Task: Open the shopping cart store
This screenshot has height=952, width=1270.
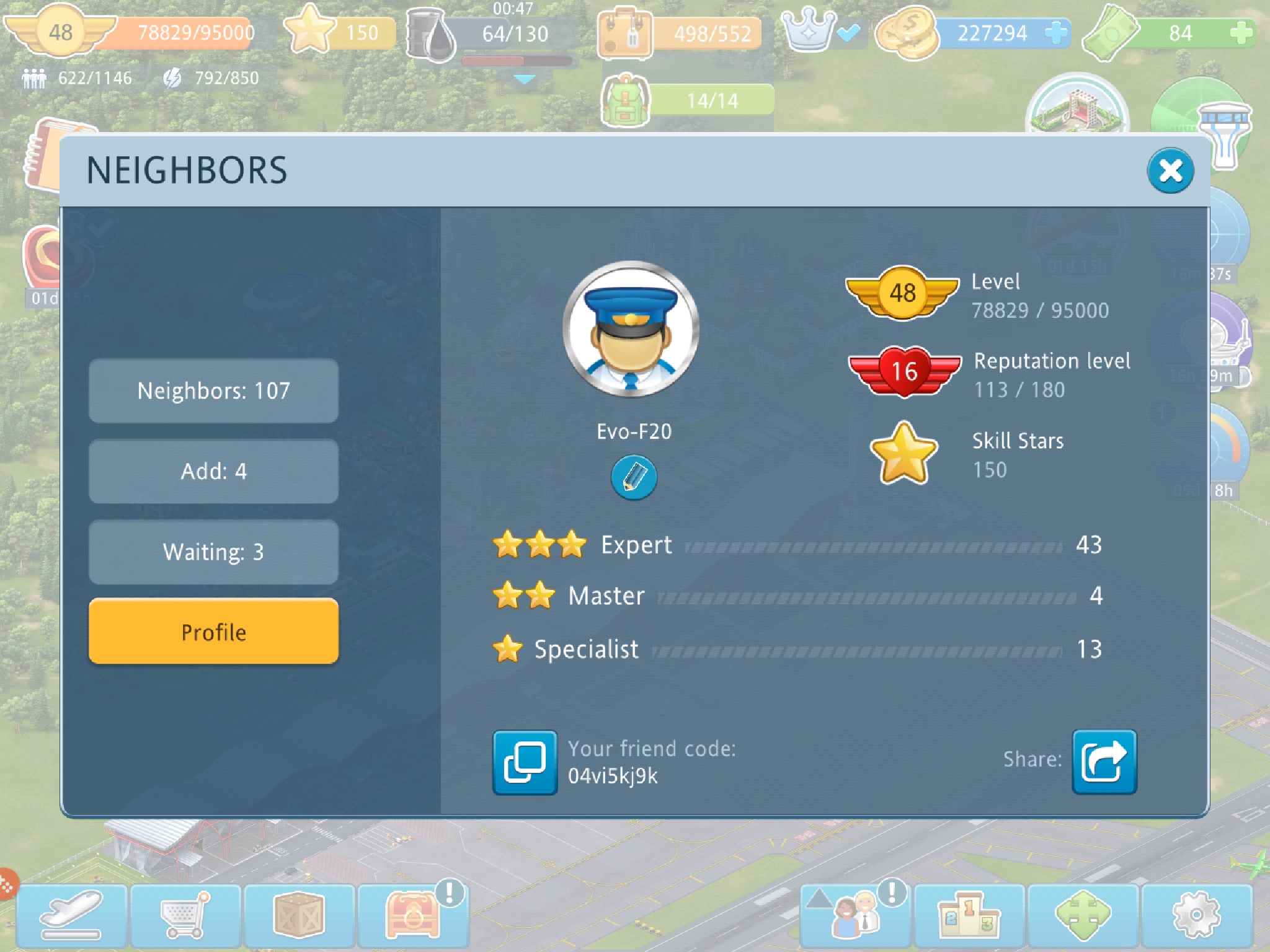Action: (185, 915)
